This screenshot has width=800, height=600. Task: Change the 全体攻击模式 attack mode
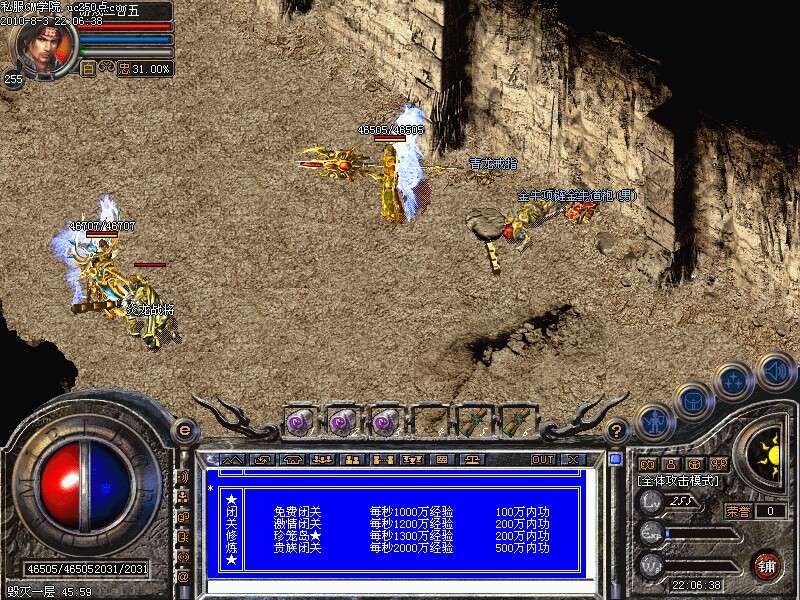click(x=679, y=482)
